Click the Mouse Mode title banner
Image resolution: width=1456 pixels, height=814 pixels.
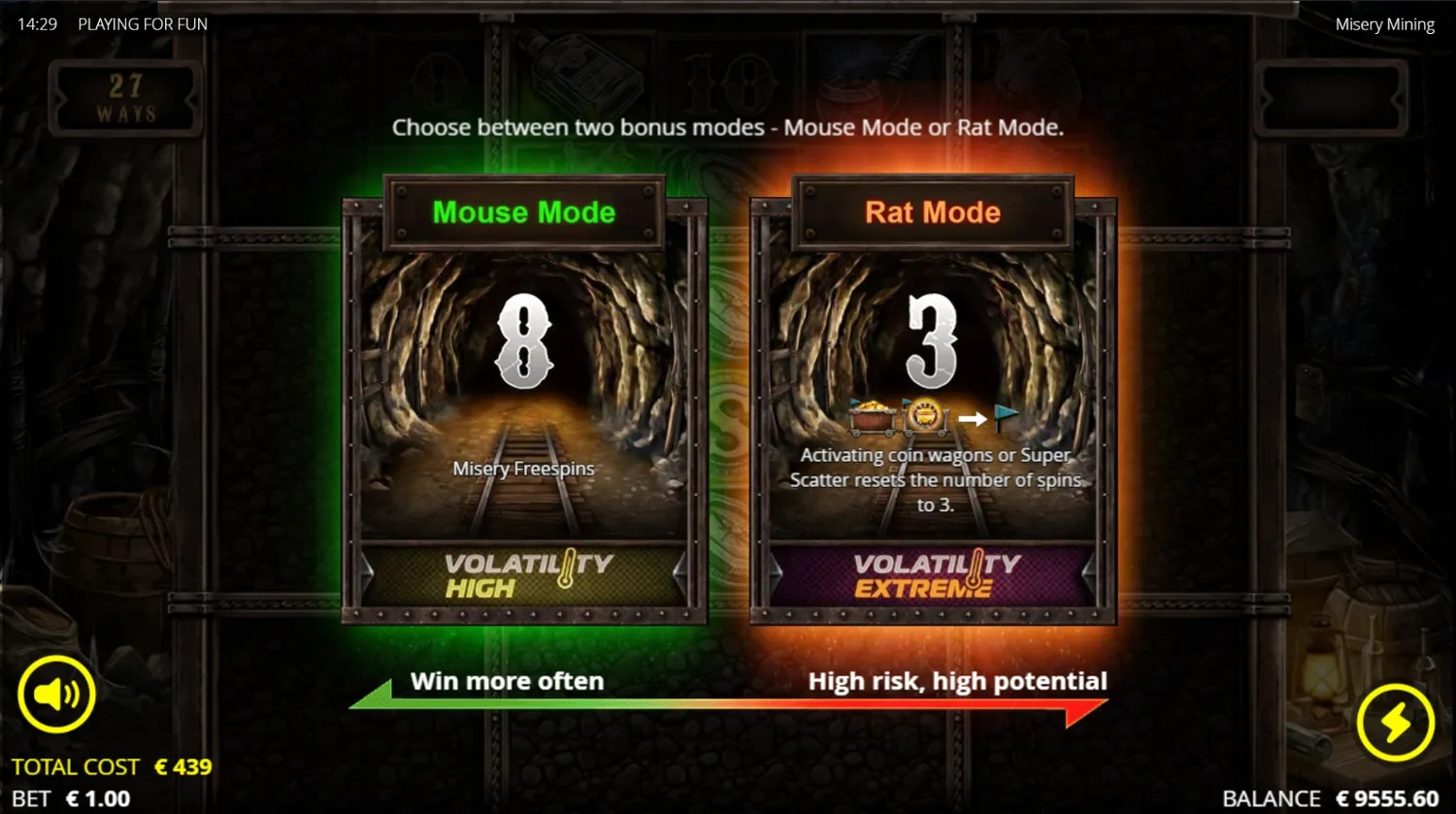pos(524,212)
